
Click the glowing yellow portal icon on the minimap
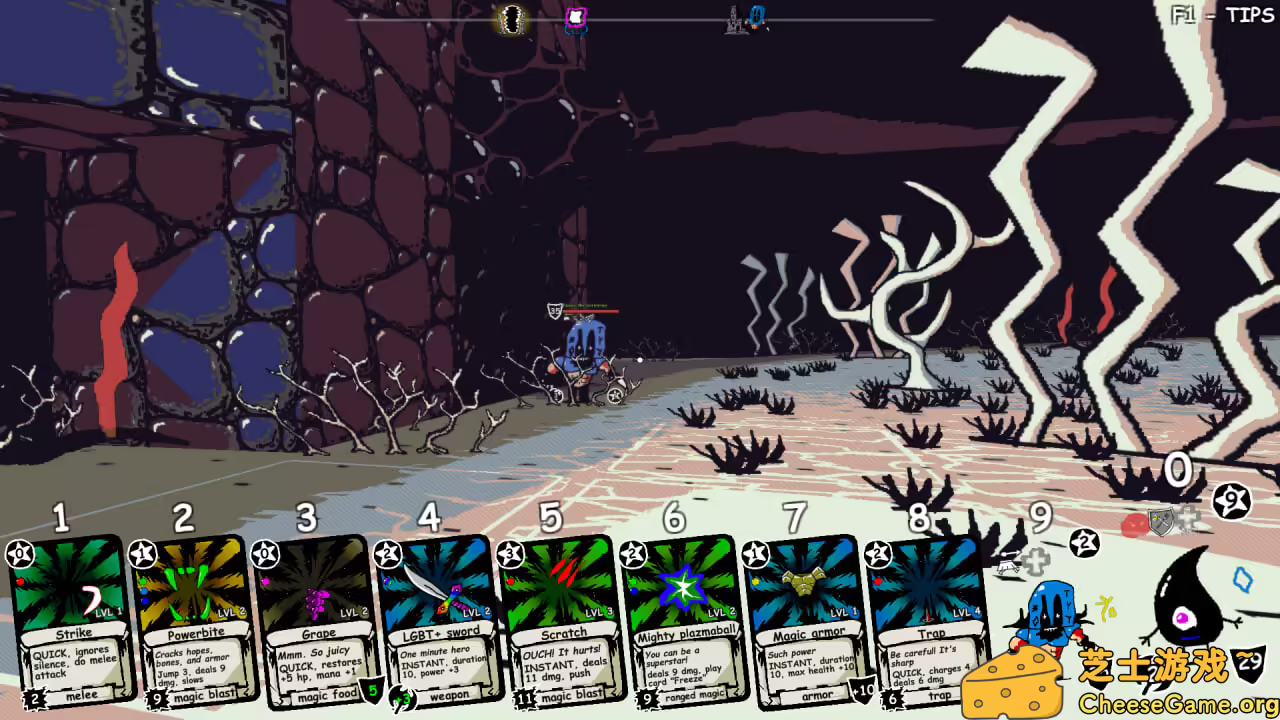pyautogui.click(x=510, y=18)
